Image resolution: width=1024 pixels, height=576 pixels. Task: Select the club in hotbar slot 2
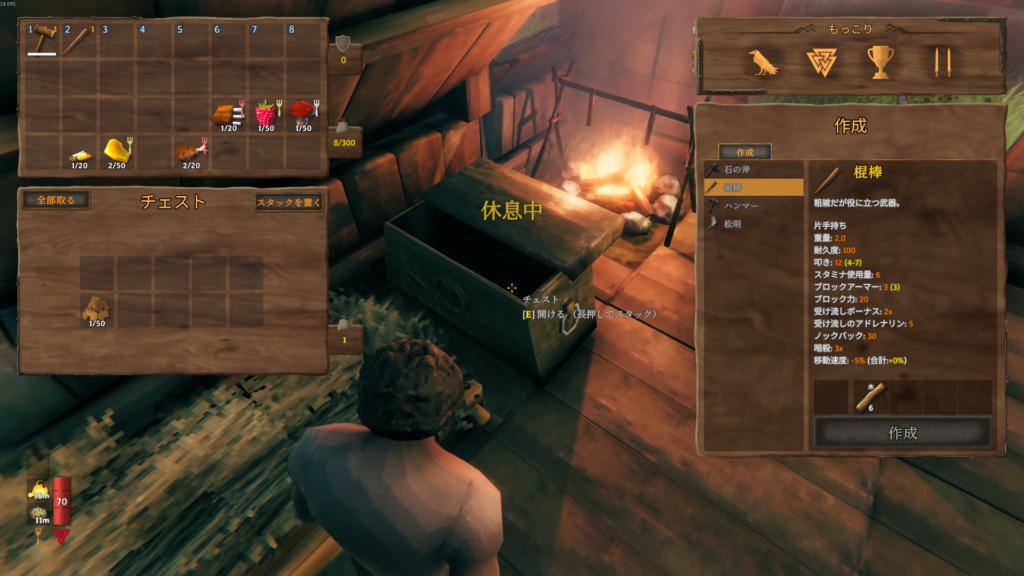[x=79, y=41]
